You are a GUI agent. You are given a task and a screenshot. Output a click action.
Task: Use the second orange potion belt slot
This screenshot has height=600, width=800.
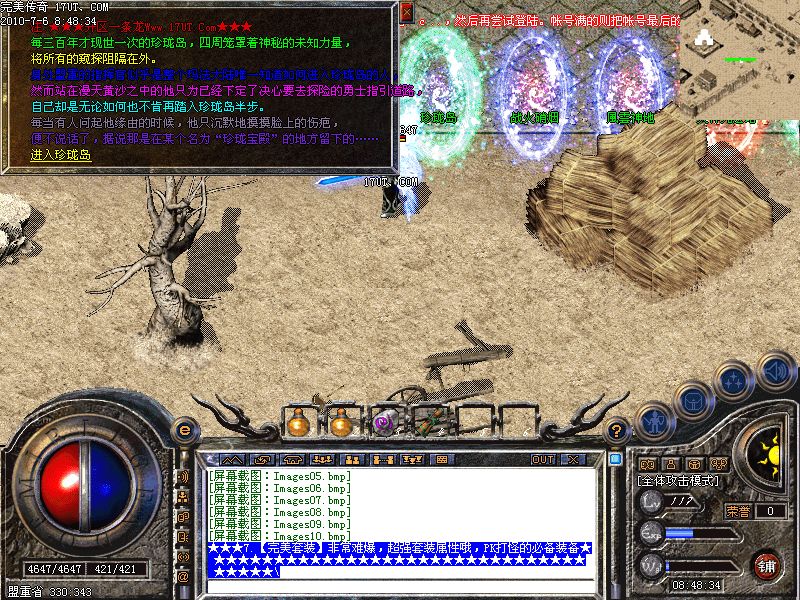click(x=341, y=424)
